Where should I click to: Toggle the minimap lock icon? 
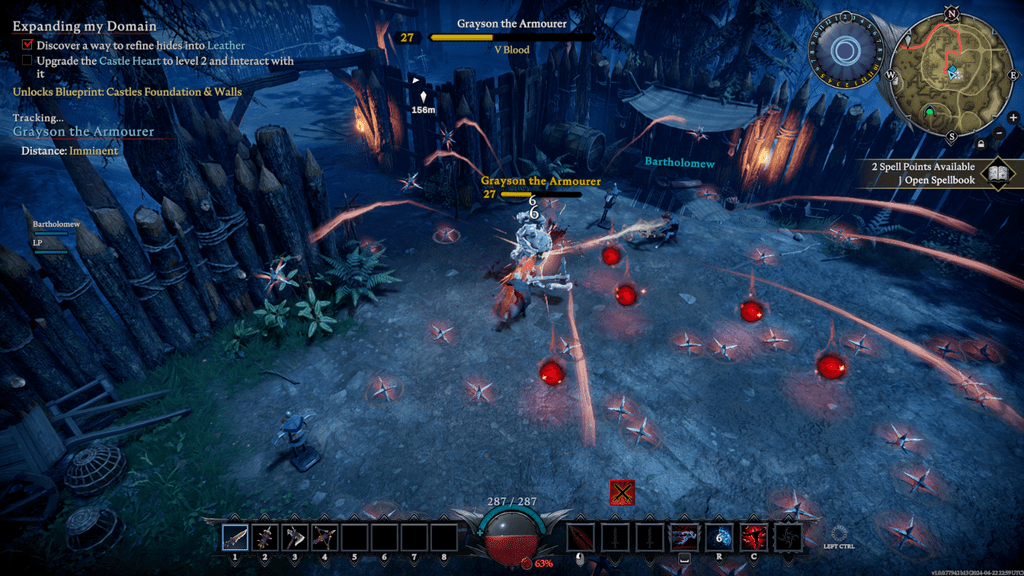point(980,143)
